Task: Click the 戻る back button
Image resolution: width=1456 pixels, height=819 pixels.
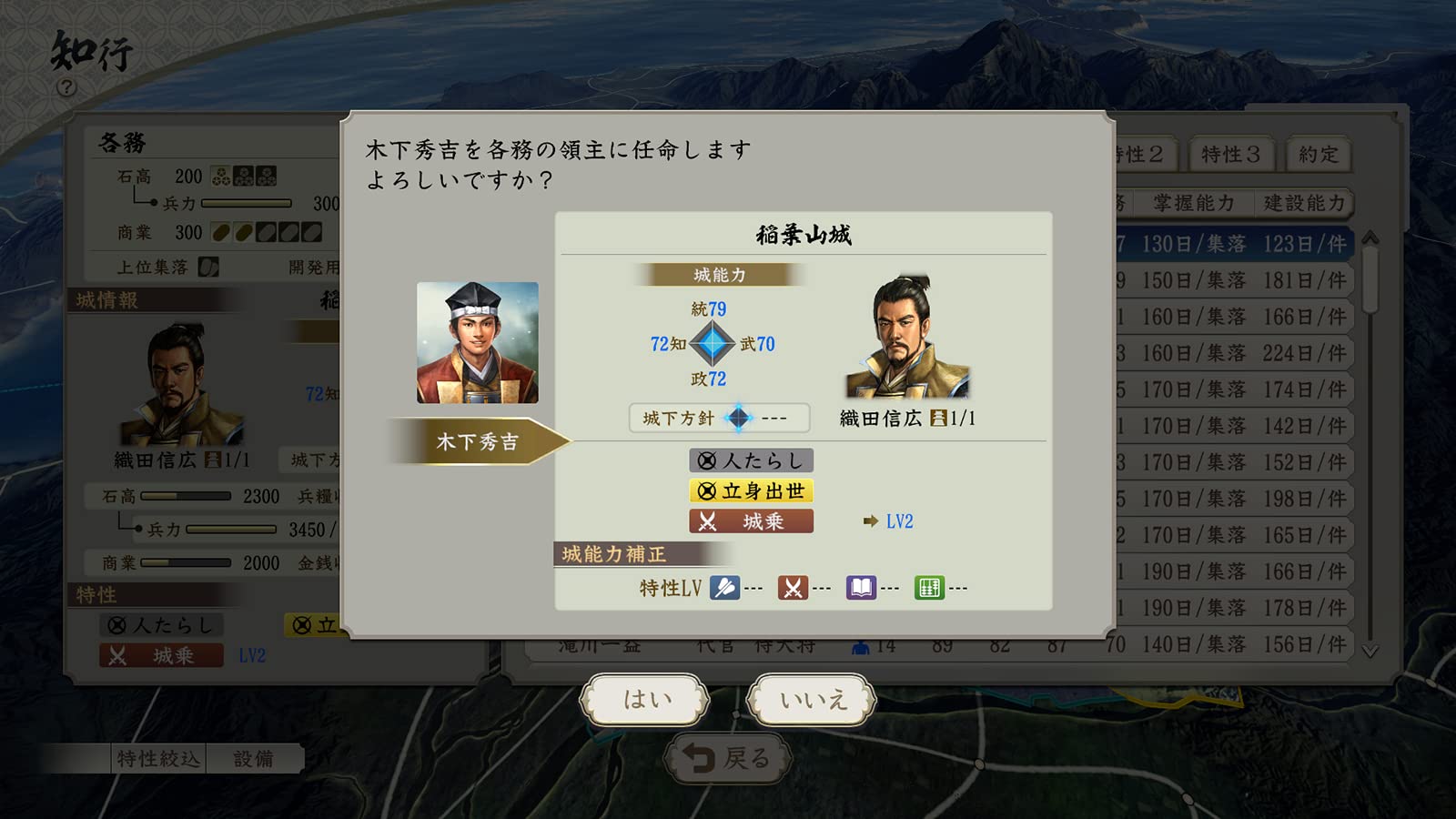Action: pos(727,756)
